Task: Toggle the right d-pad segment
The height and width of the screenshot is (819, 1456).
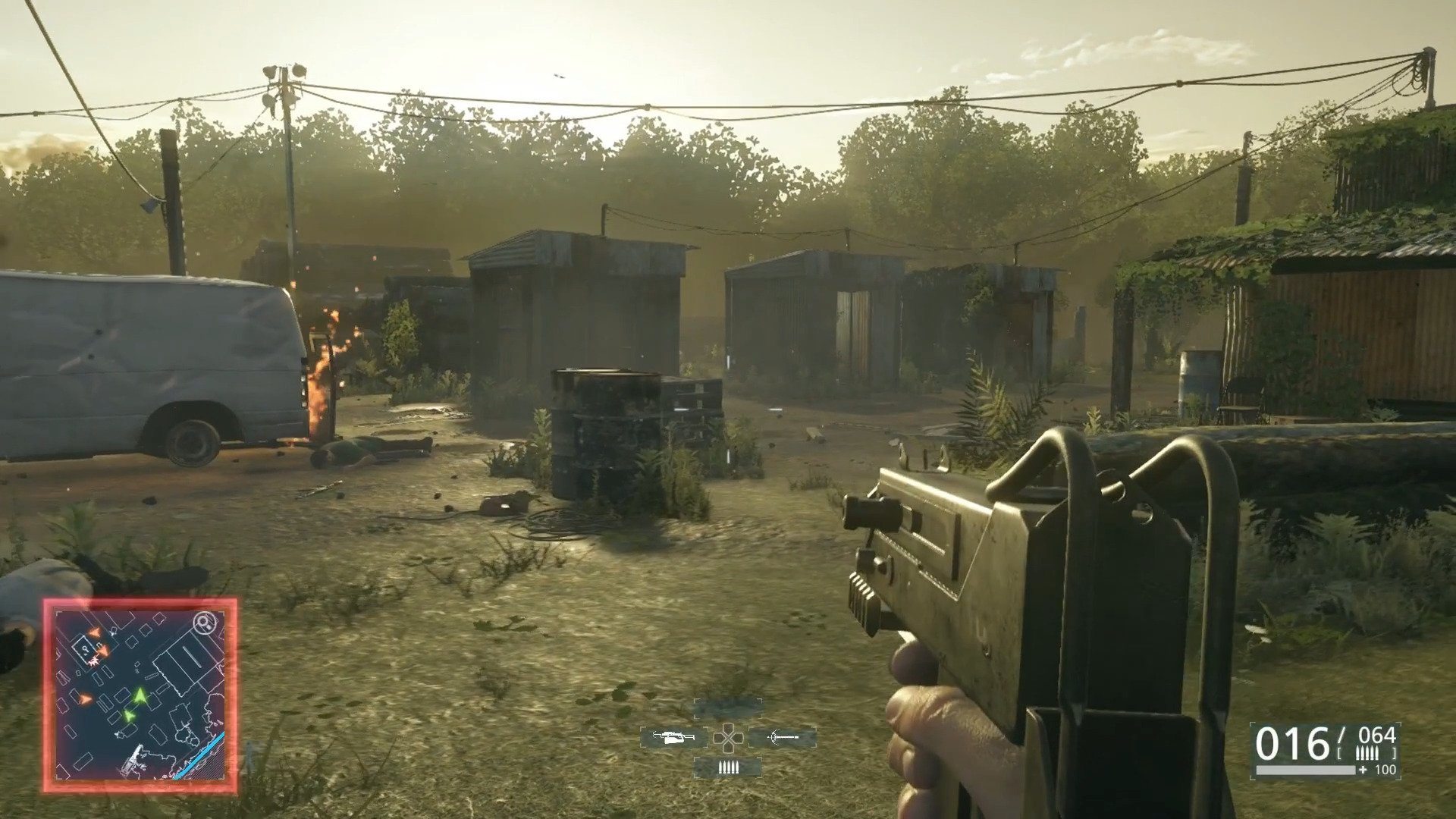Action: tap(739, 738)
